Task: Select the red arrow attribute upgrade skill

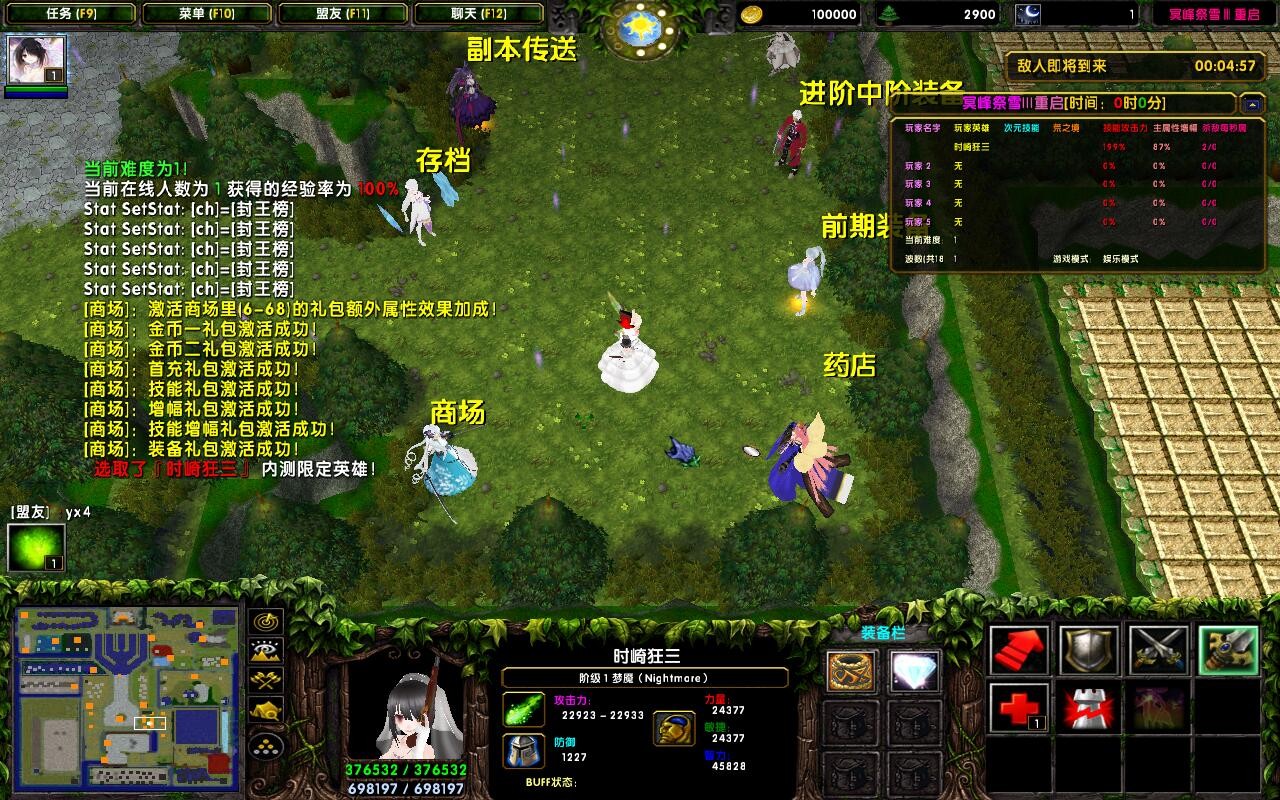Action: (1017, 648)
